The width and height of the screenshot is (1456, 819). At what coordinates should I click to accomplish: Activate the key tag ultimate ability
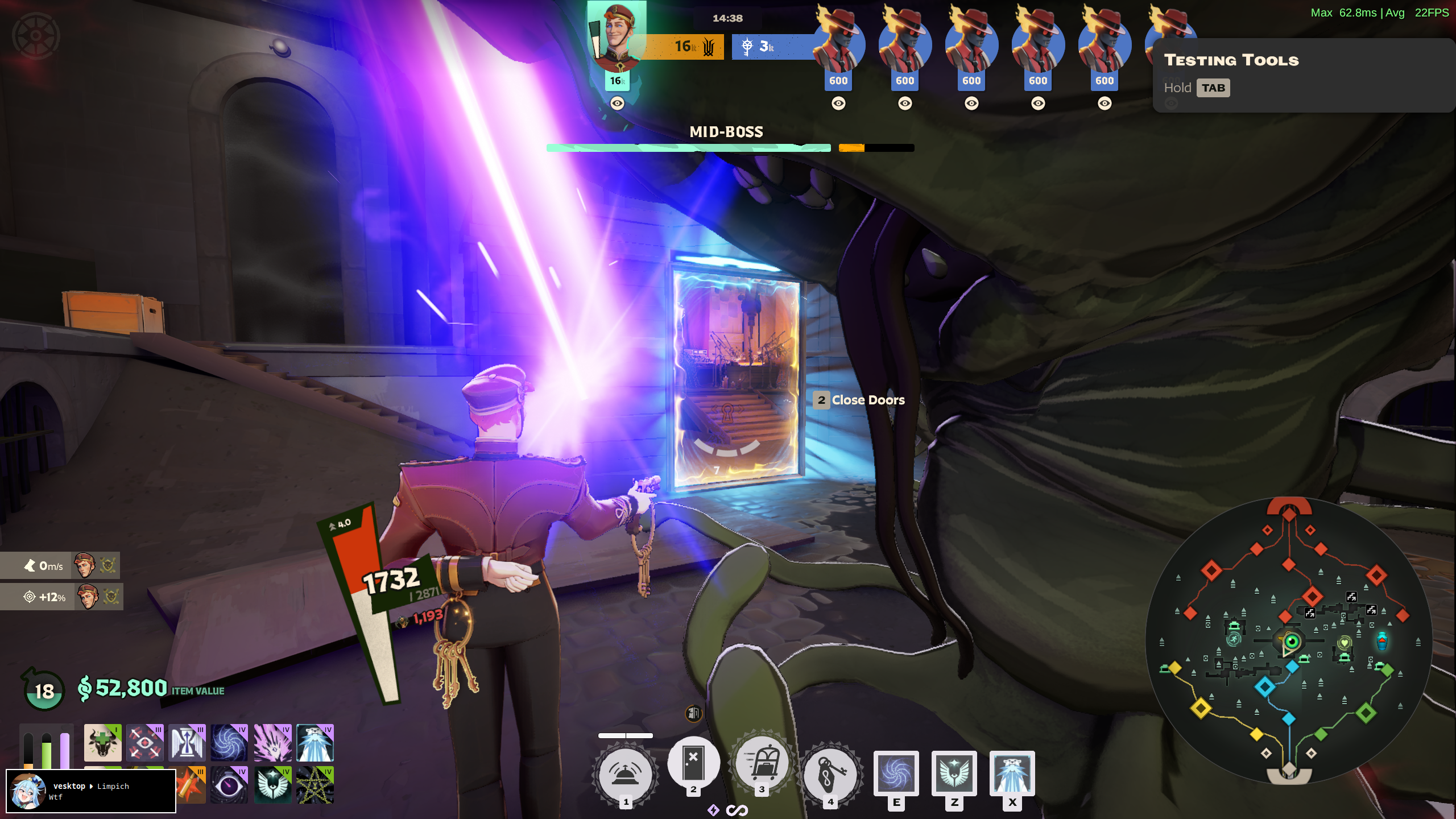(830, 773)
